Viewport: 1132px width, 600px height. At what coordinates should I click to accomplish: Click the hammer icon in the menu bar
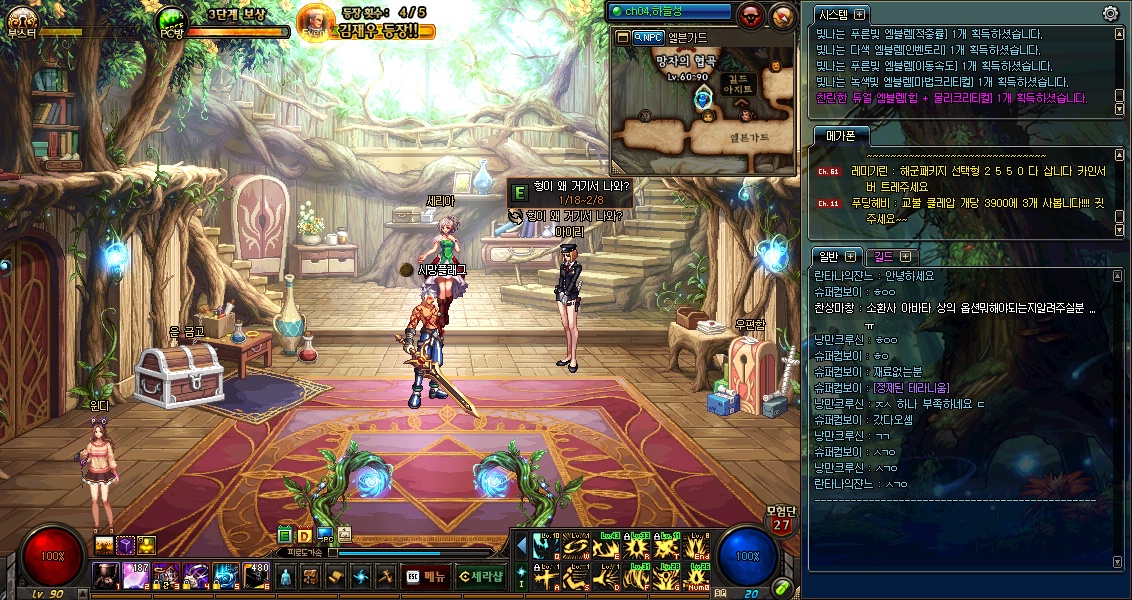point(385,577)
